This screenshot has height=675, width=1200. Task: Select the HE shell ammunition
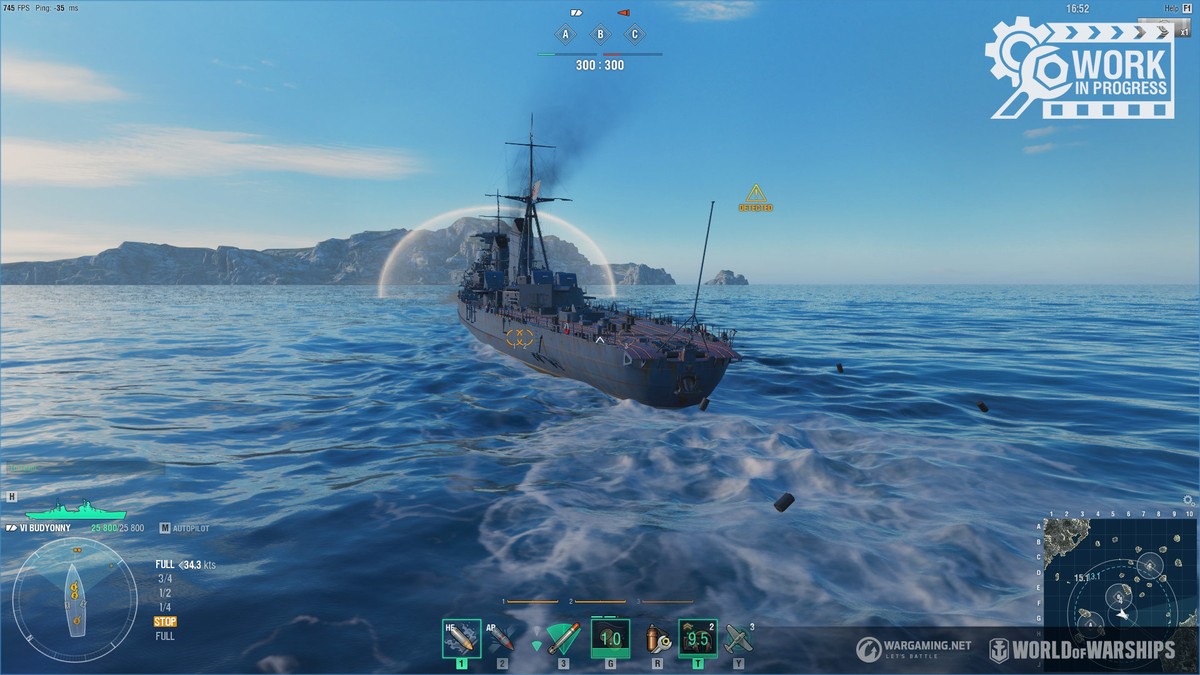[461, 638]
